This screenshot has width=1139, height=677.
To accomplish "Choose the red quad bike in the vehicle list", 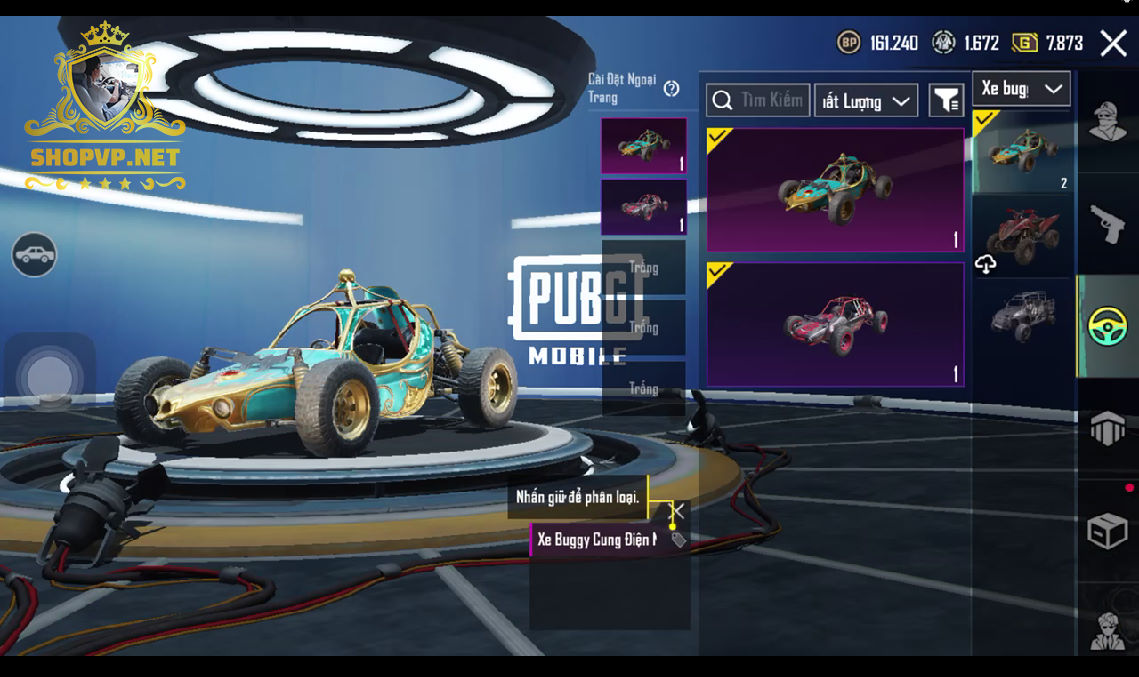I will pyautogui.click(x=1022, y=235).
